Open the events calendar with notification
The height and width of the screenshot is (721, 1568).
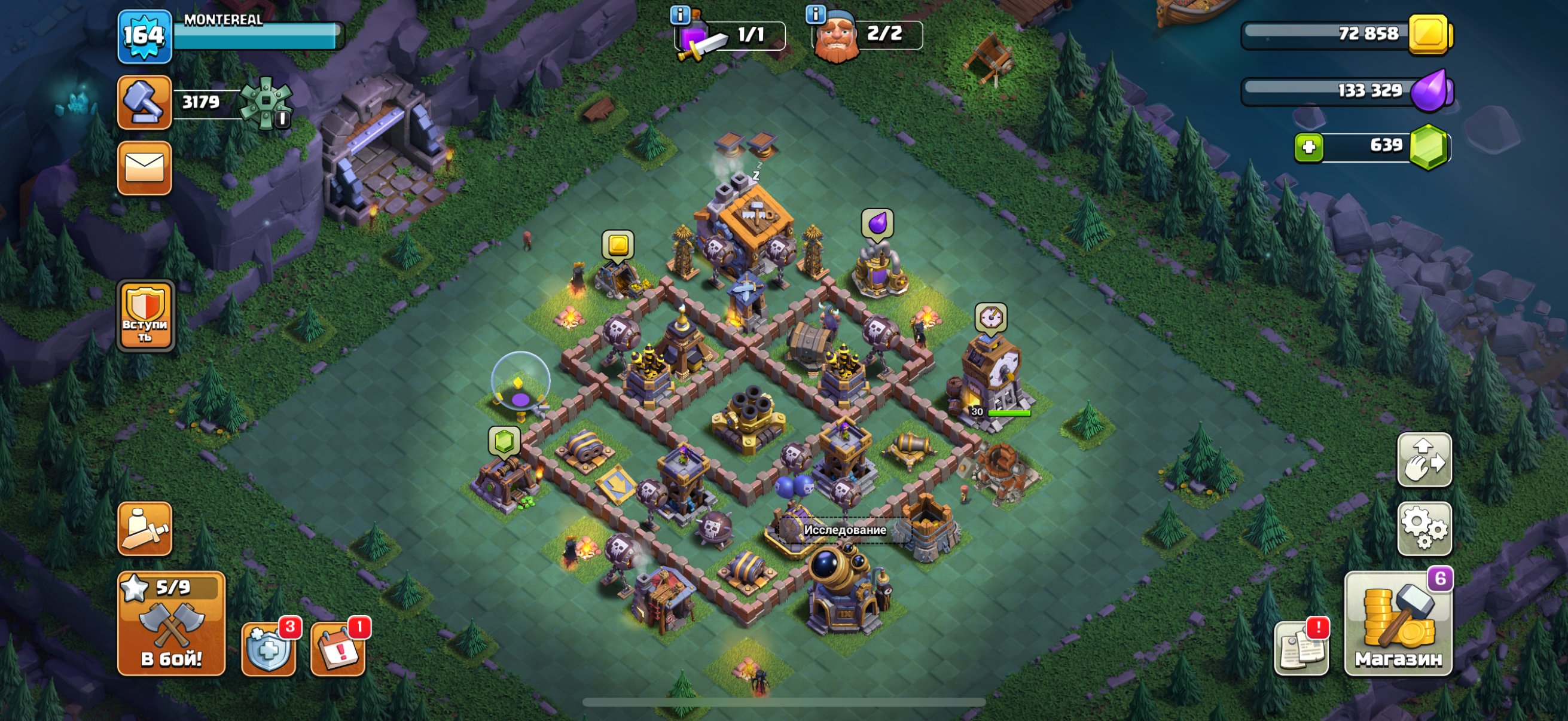tap(338, 648)
